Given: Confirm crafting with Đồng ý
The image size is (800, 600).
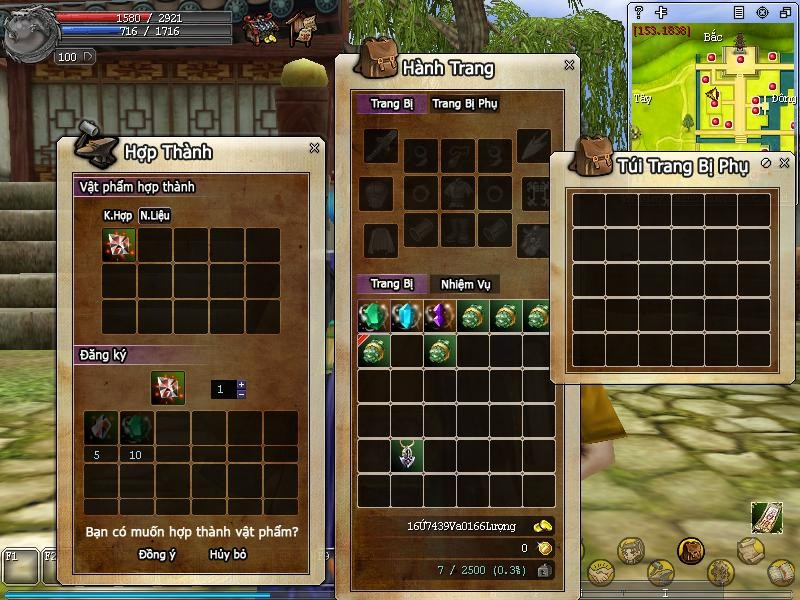Looking at the screenshot, I should 157,554.
